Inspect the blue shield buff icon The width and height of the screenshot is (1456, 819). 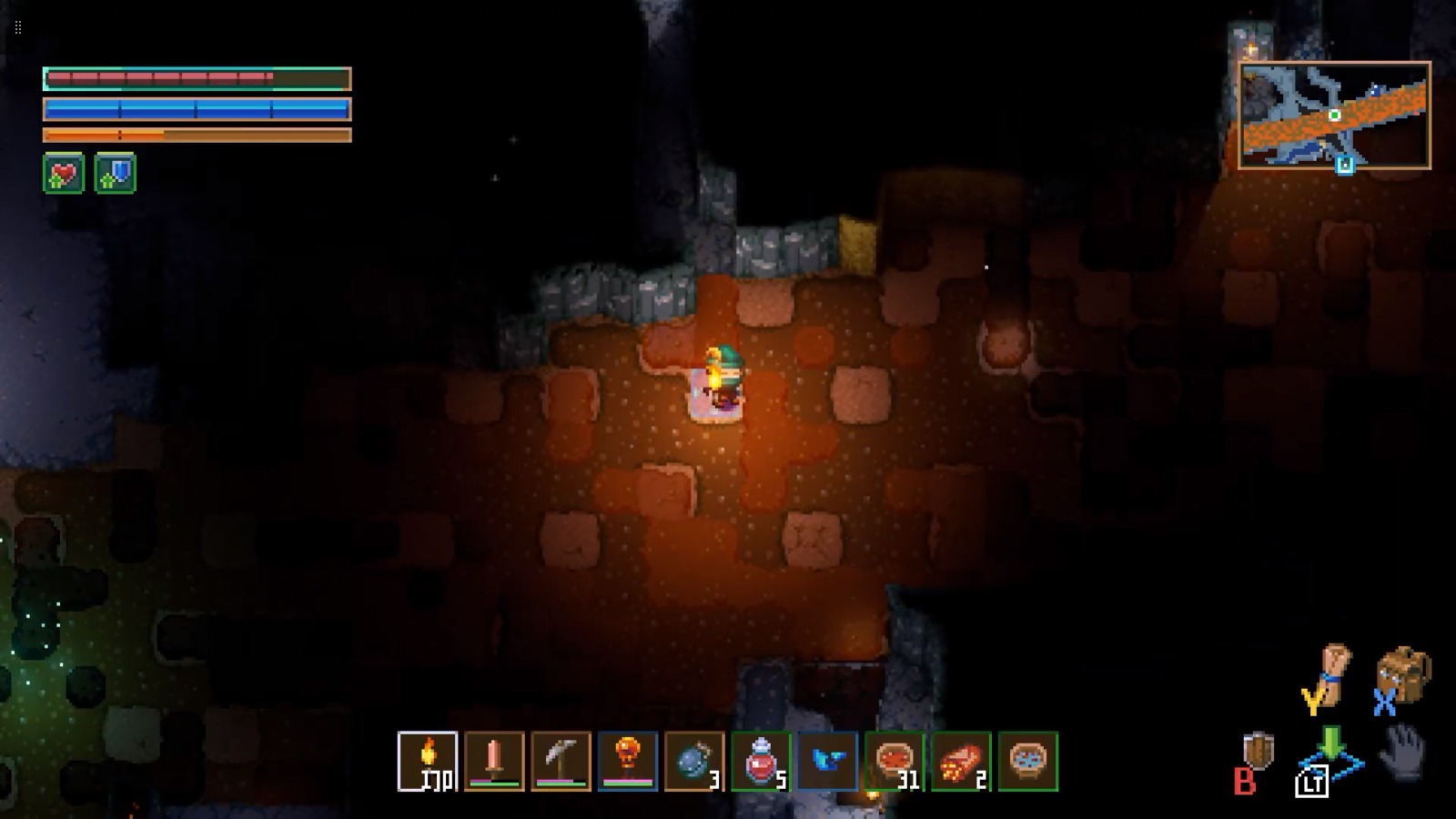pyautogui.click(x=116, y=174)
